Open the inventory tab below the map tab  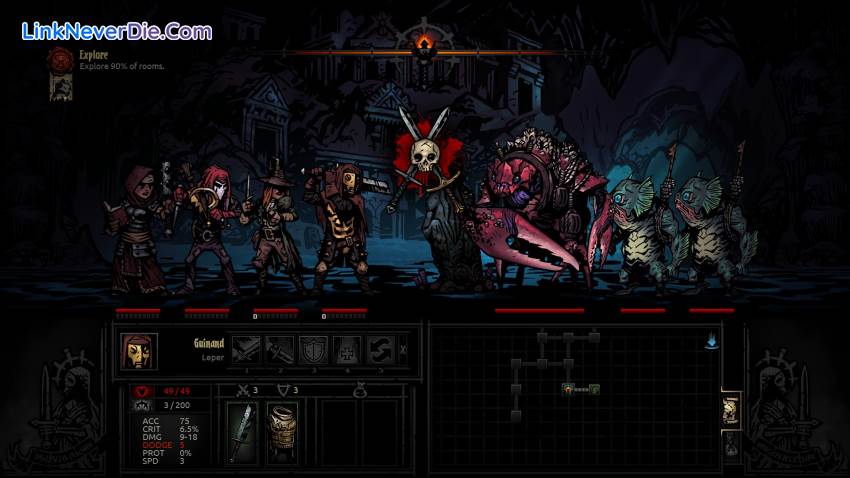[x=731, y=446]
